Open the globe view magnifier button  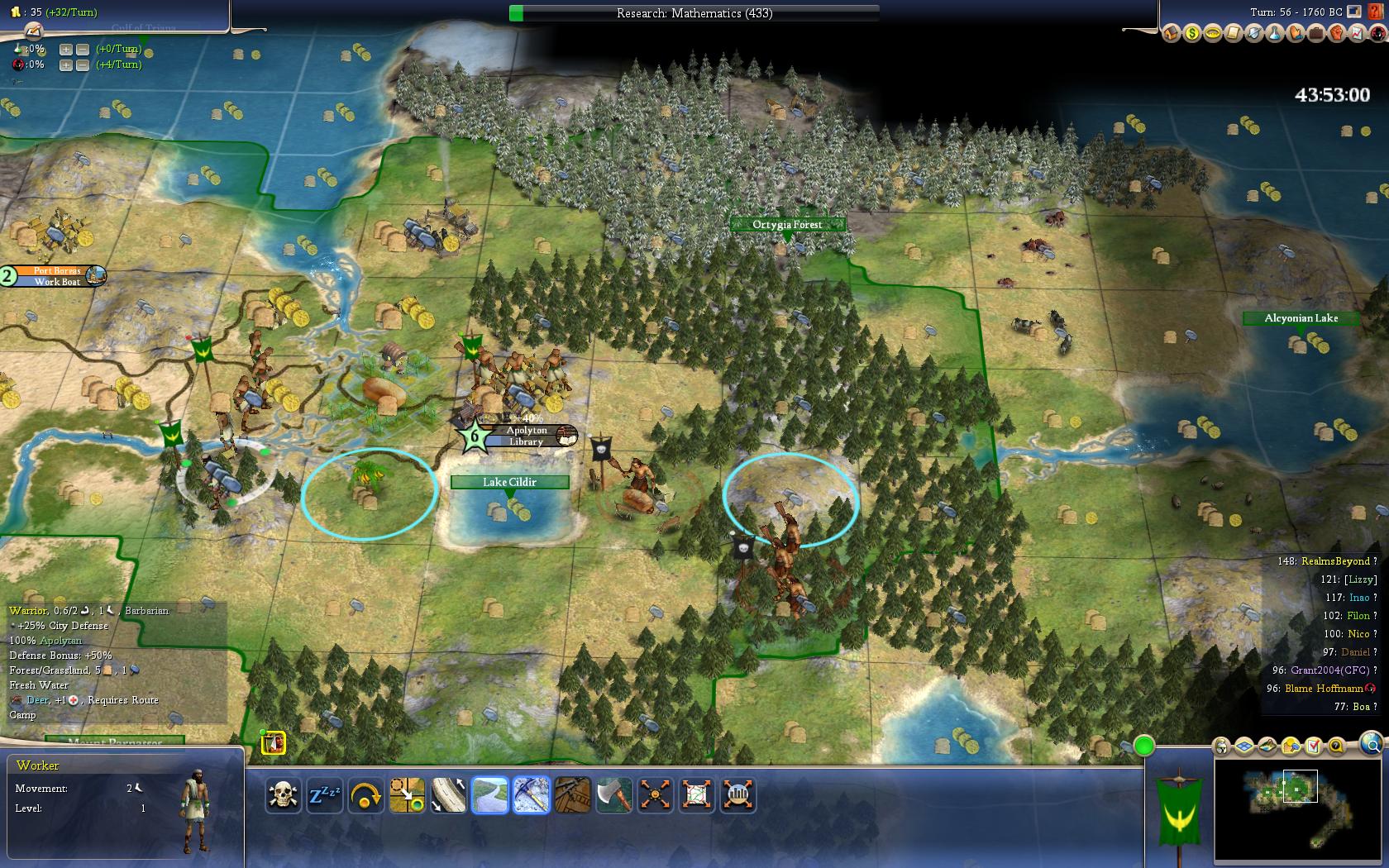tap(1371, 742)
